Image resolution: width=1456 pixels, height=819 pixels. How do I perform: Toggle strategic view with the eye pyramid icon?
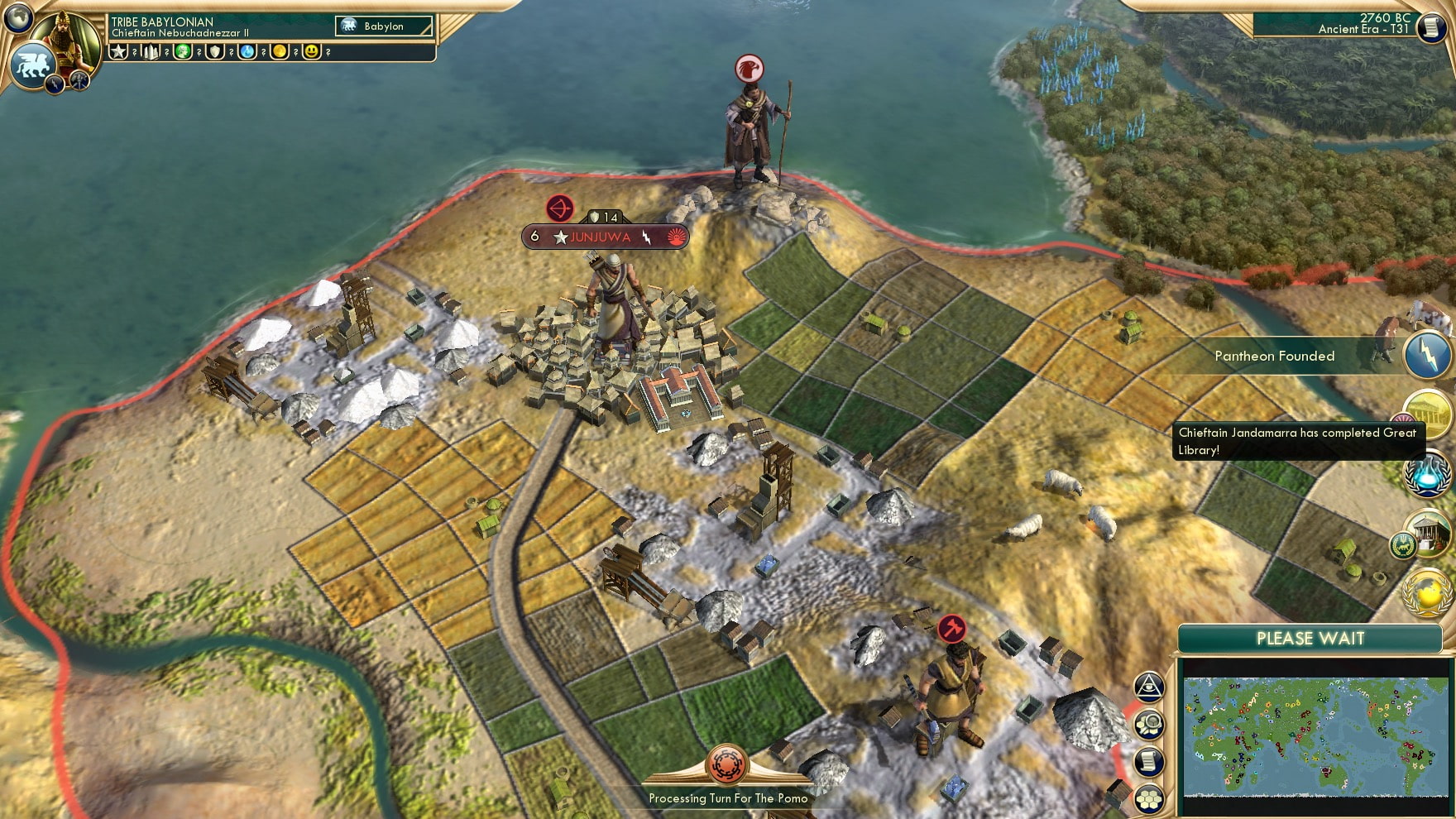(x=1150, y=687)
